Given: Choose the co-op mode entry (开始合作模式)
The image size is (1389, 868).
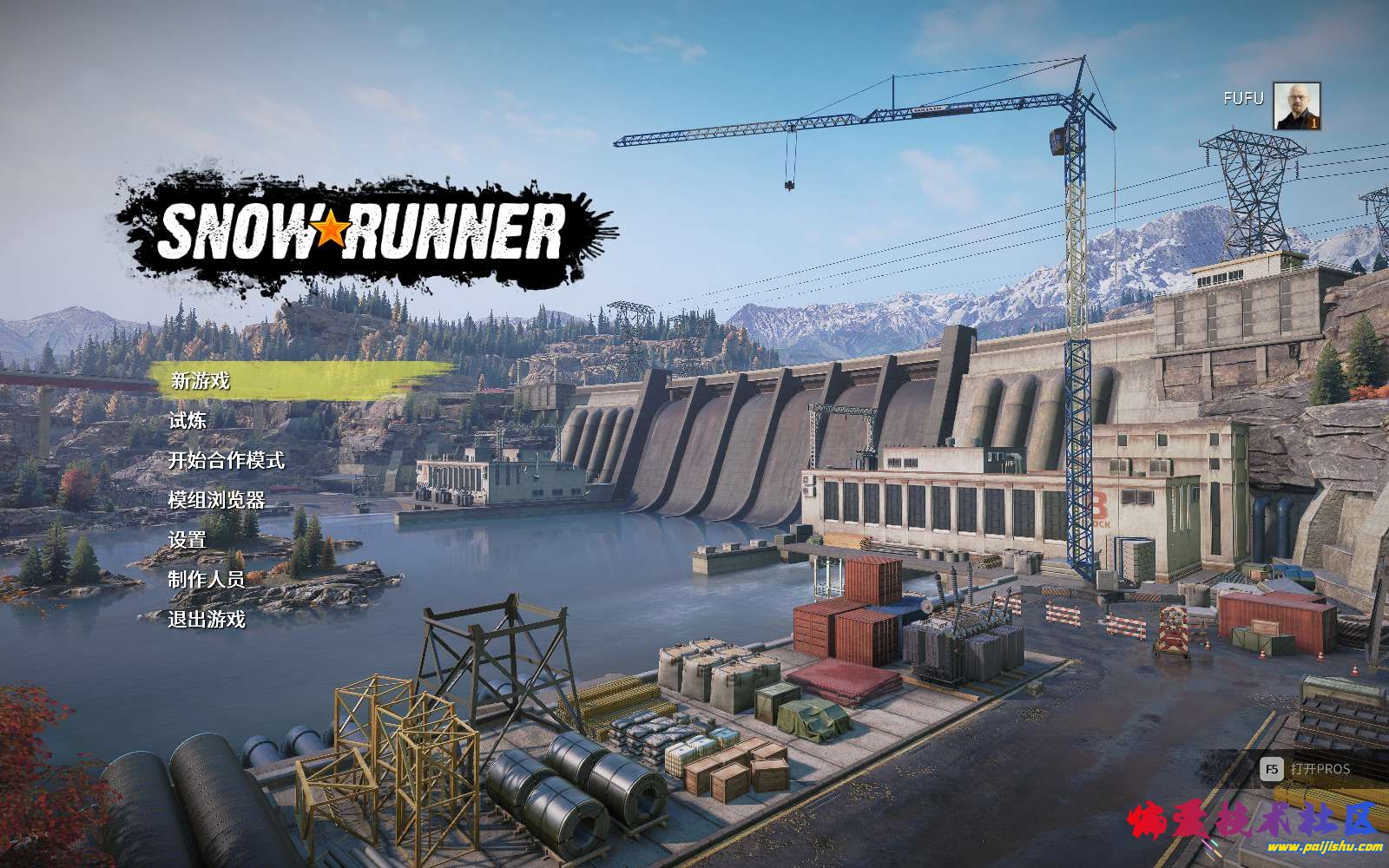Looking at the screenshot, I should pos(226,460).
